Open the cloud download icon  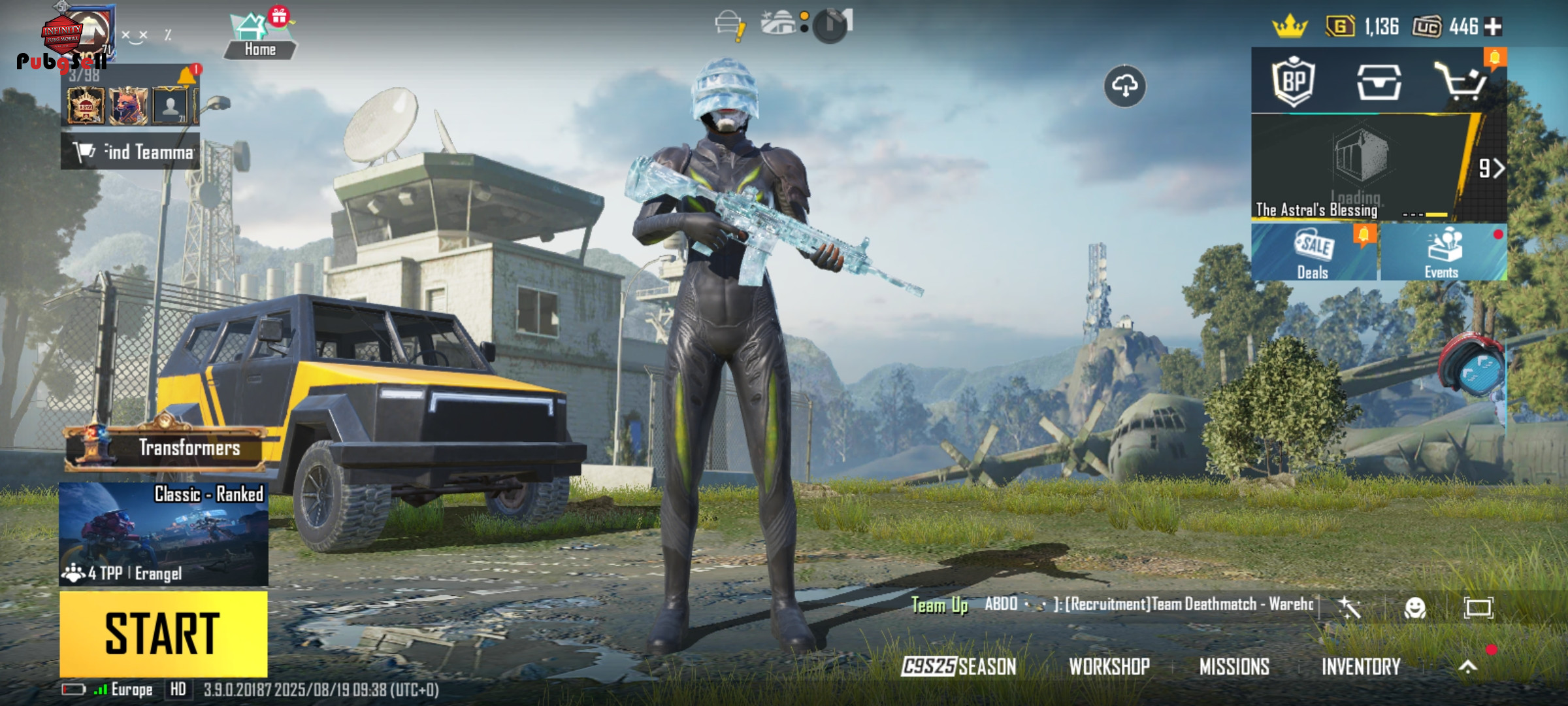click(1124, 86)
